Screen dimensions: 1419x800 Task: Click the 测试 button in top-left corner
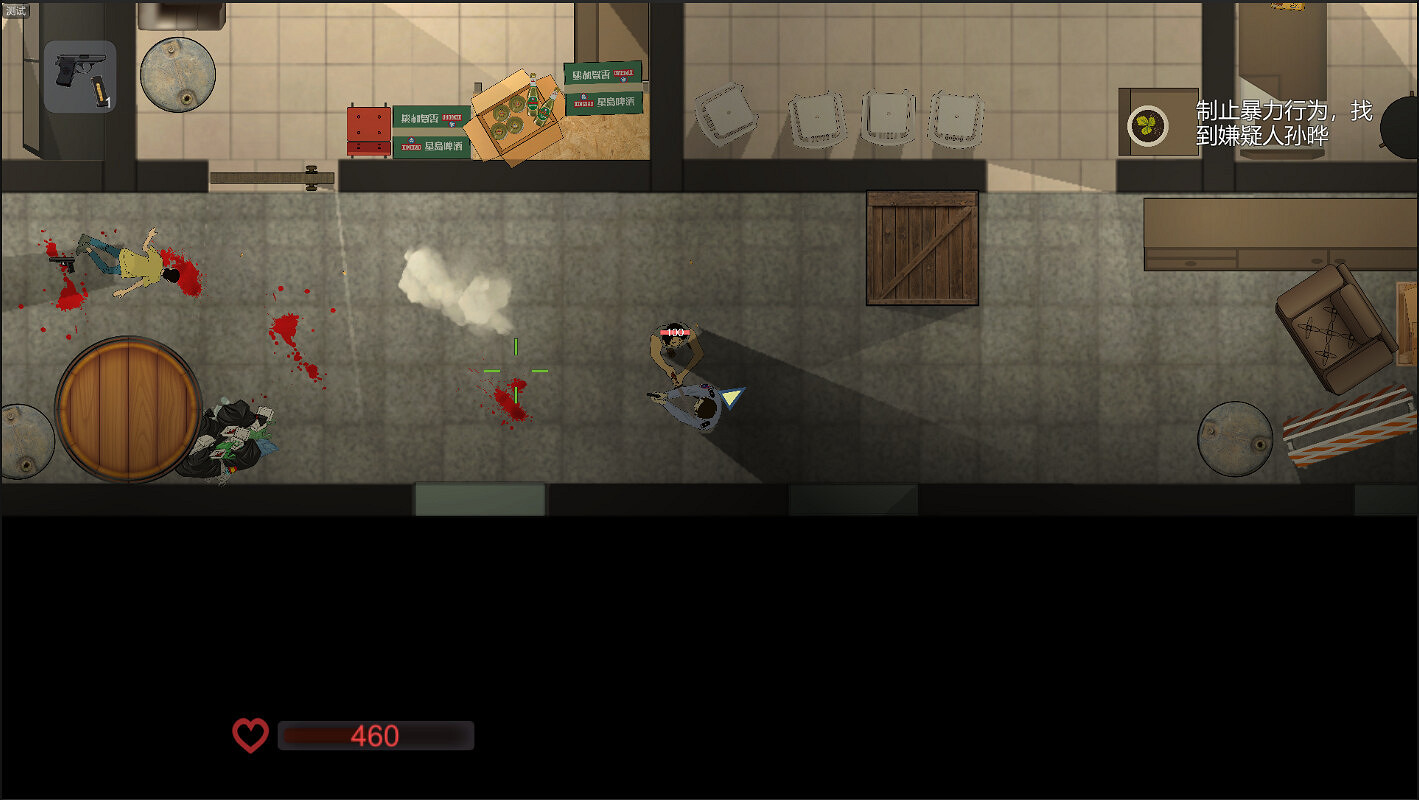pos(14,12)
